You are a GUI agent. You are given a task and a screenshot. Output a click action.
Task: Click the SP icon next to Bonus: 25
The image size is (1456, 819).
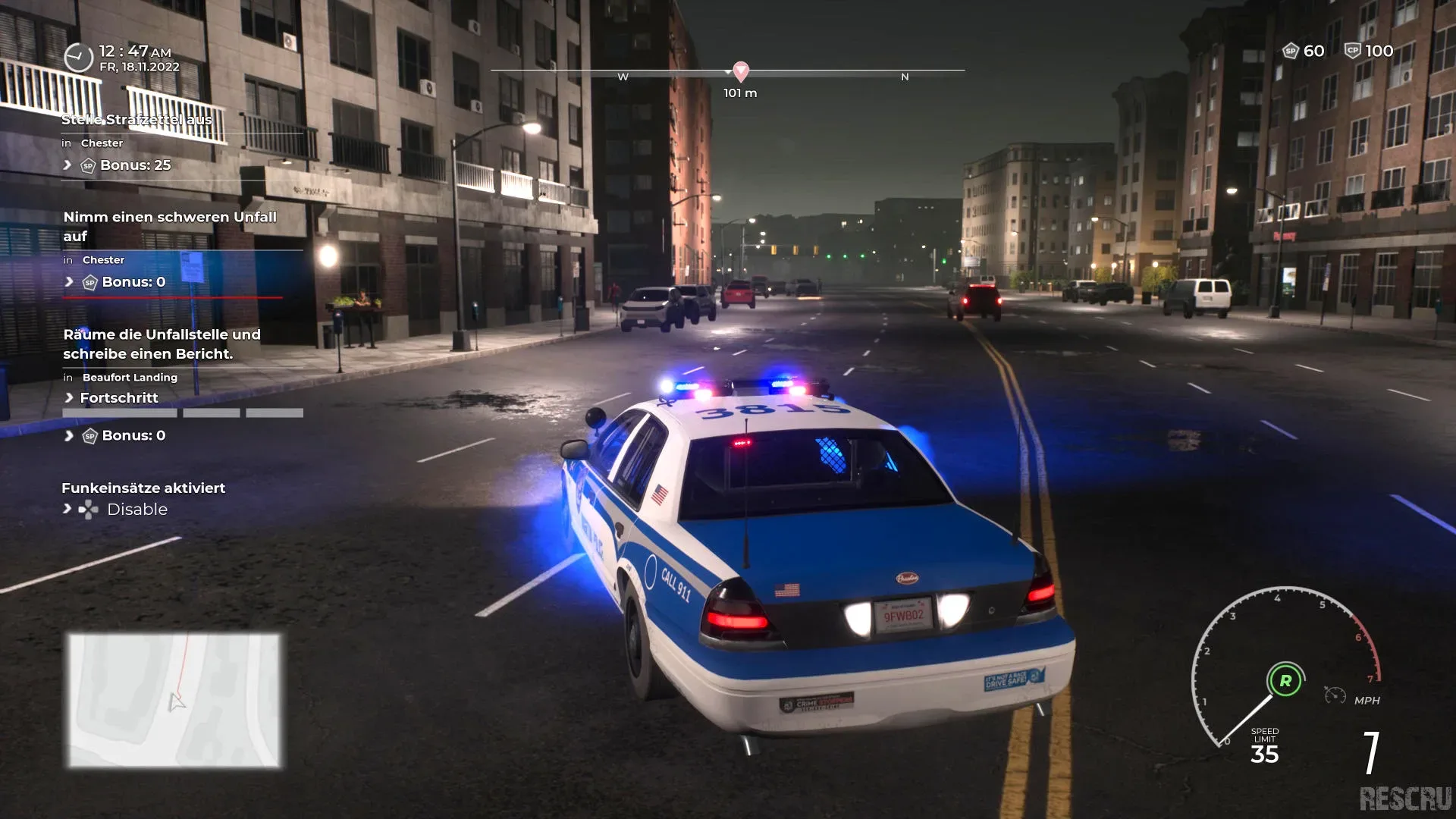click(x=87, y=165)
